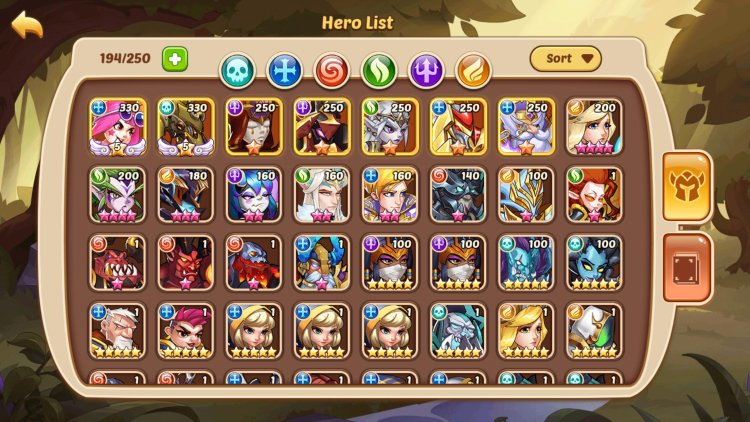Select the white-bearded old man hero

tap(118, 331)
